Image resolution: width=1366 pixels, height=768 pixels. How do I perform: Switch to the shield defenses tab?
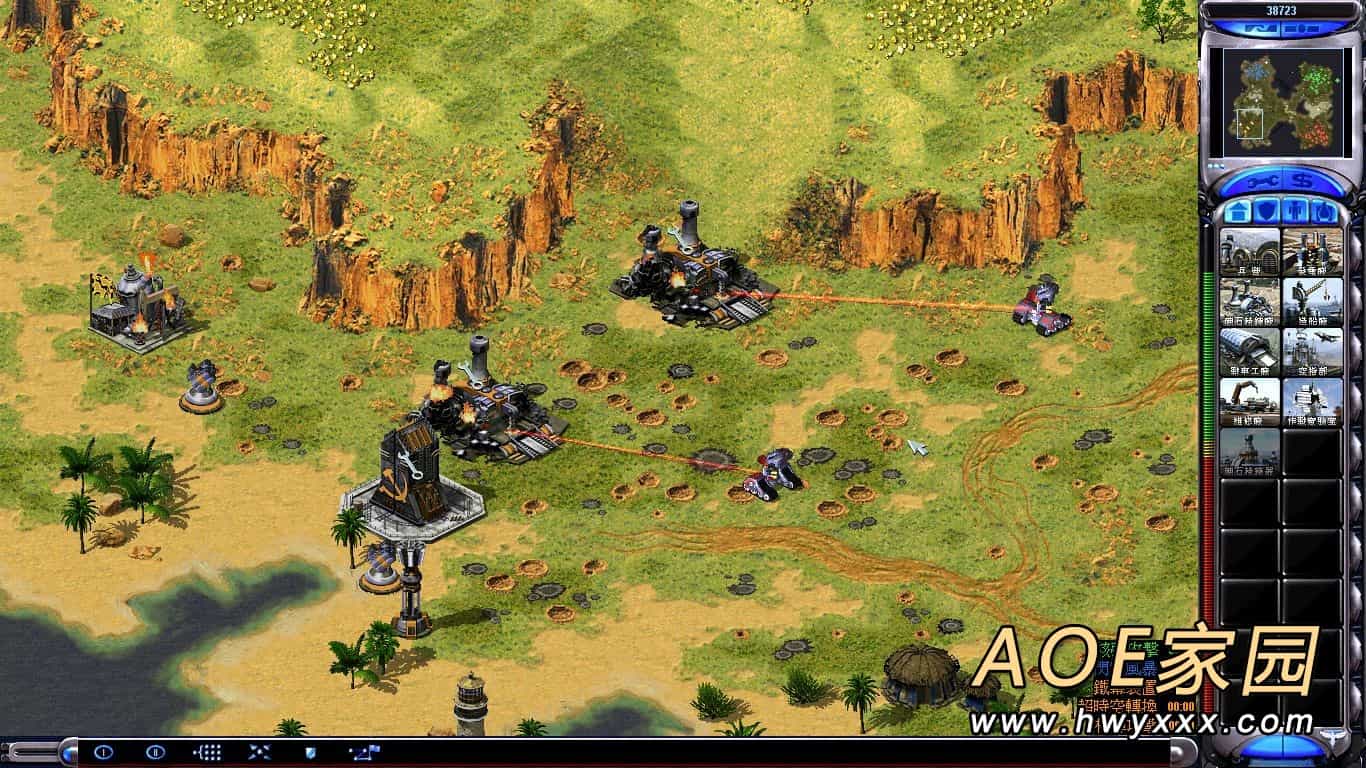pyautogui.click(x=1265, y=211)
